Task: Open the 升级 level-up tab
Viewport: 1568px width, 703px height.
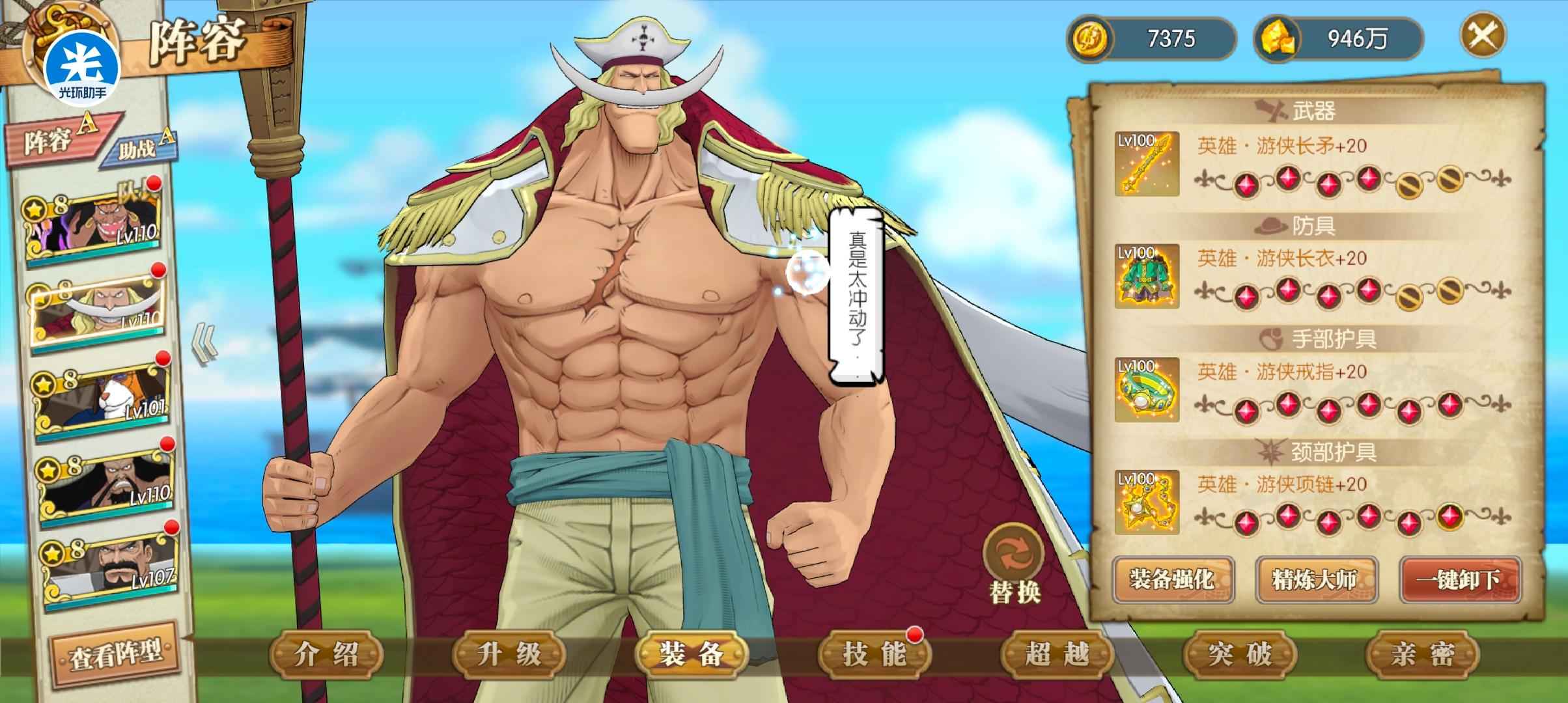Action: coord(509,654)
